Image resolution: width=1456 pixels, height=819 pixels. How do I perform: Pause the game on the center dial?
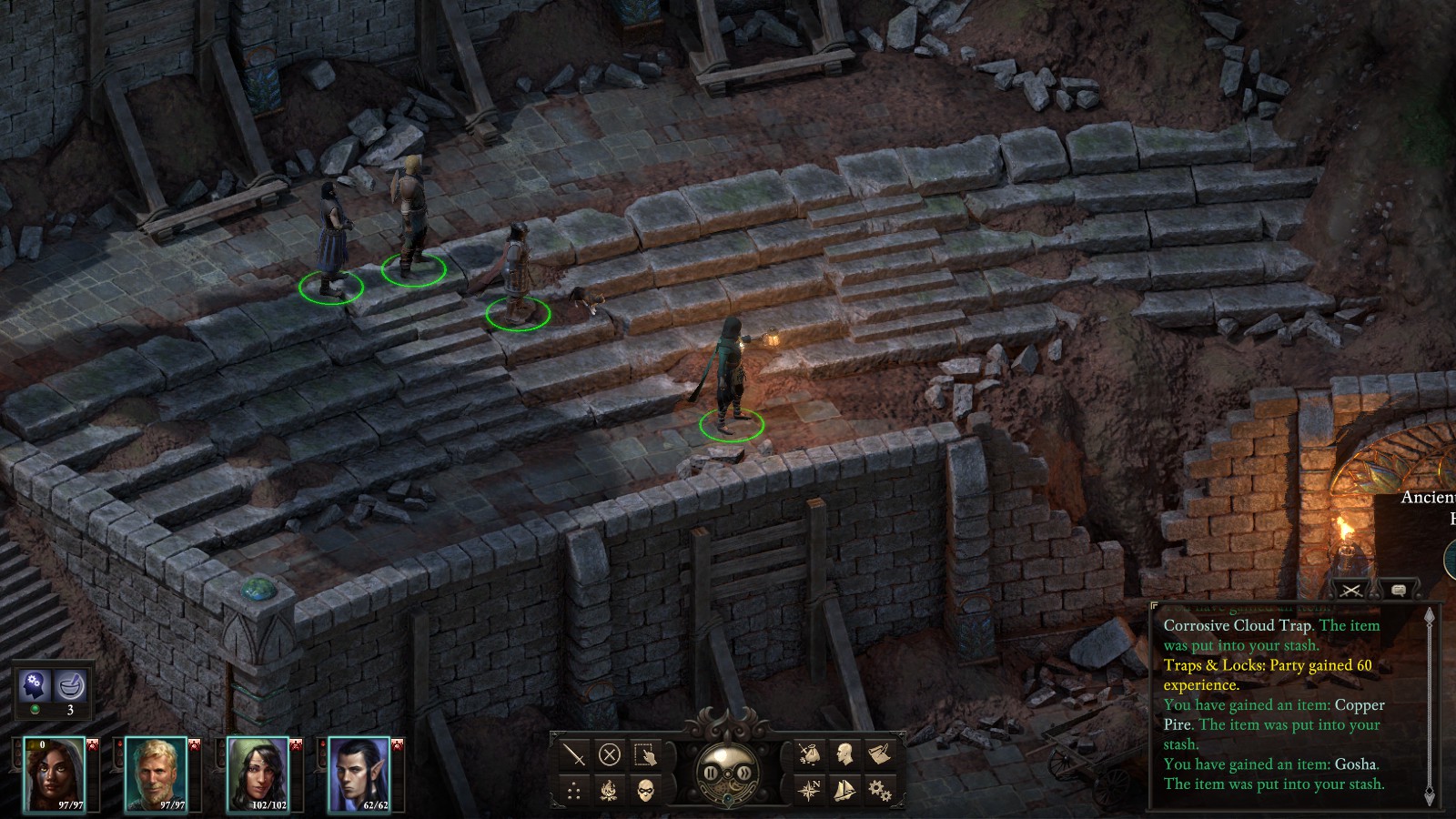tap(712, 773)
